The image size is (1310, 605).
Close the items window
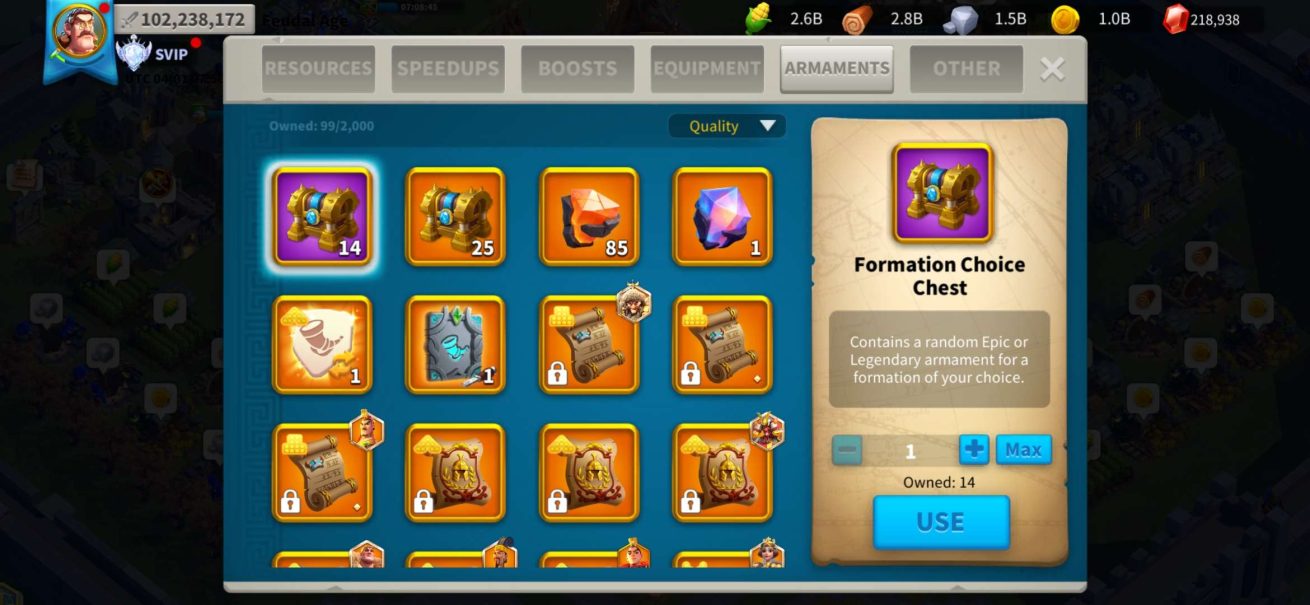click(x=1052, y=68)
